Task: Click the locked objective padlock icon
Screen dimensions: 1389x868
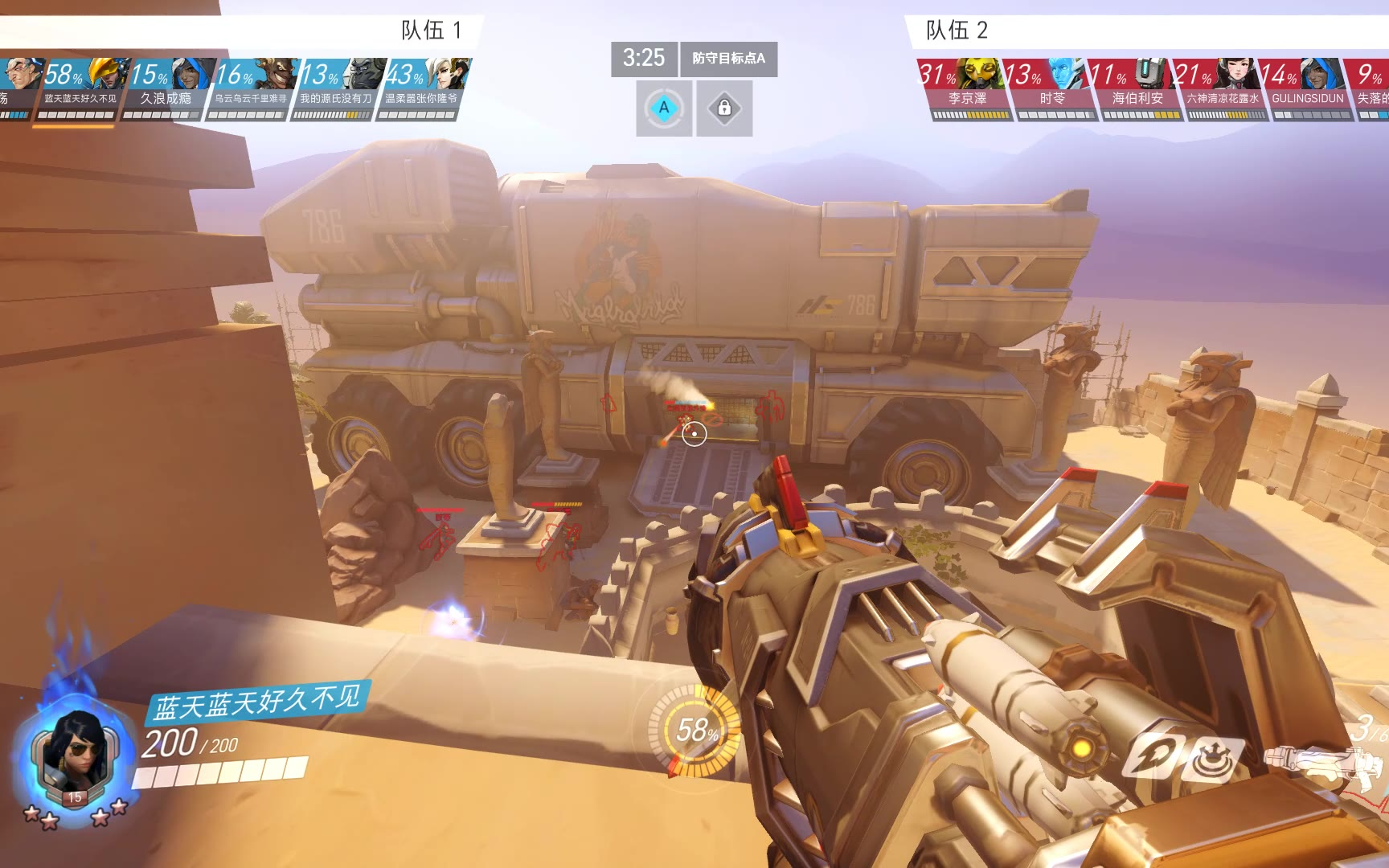Action: [724, 108]
